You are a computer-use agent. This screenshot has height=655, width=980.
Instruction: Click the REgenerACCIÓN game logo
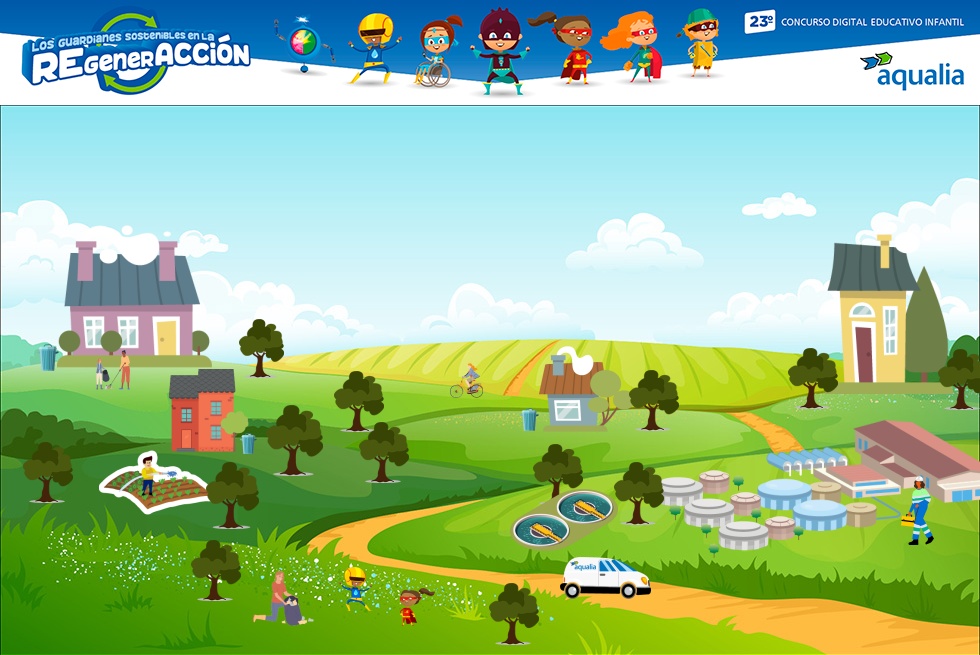(x=136, y=56)
